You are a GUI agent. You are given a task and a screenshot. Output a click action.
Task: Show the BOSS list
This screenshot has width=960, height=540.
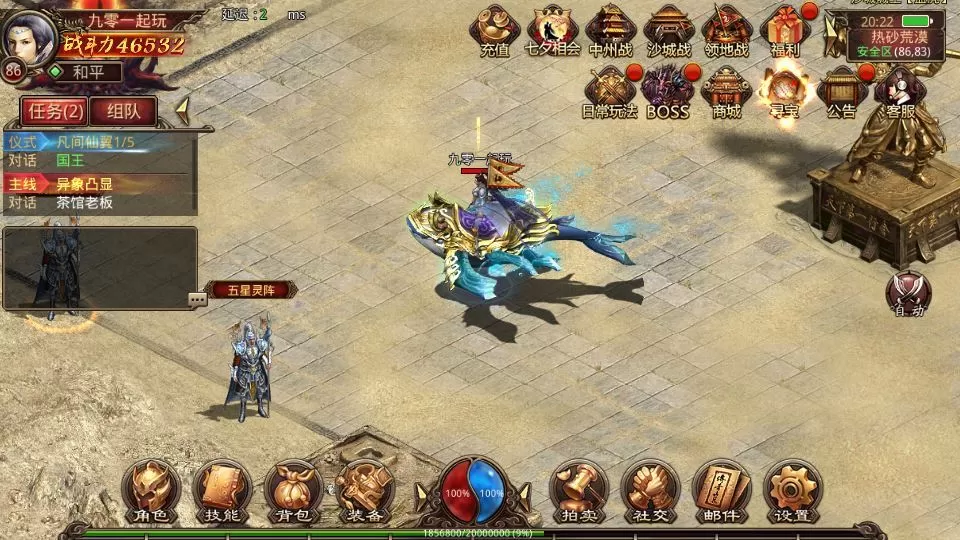coord(668,91)
